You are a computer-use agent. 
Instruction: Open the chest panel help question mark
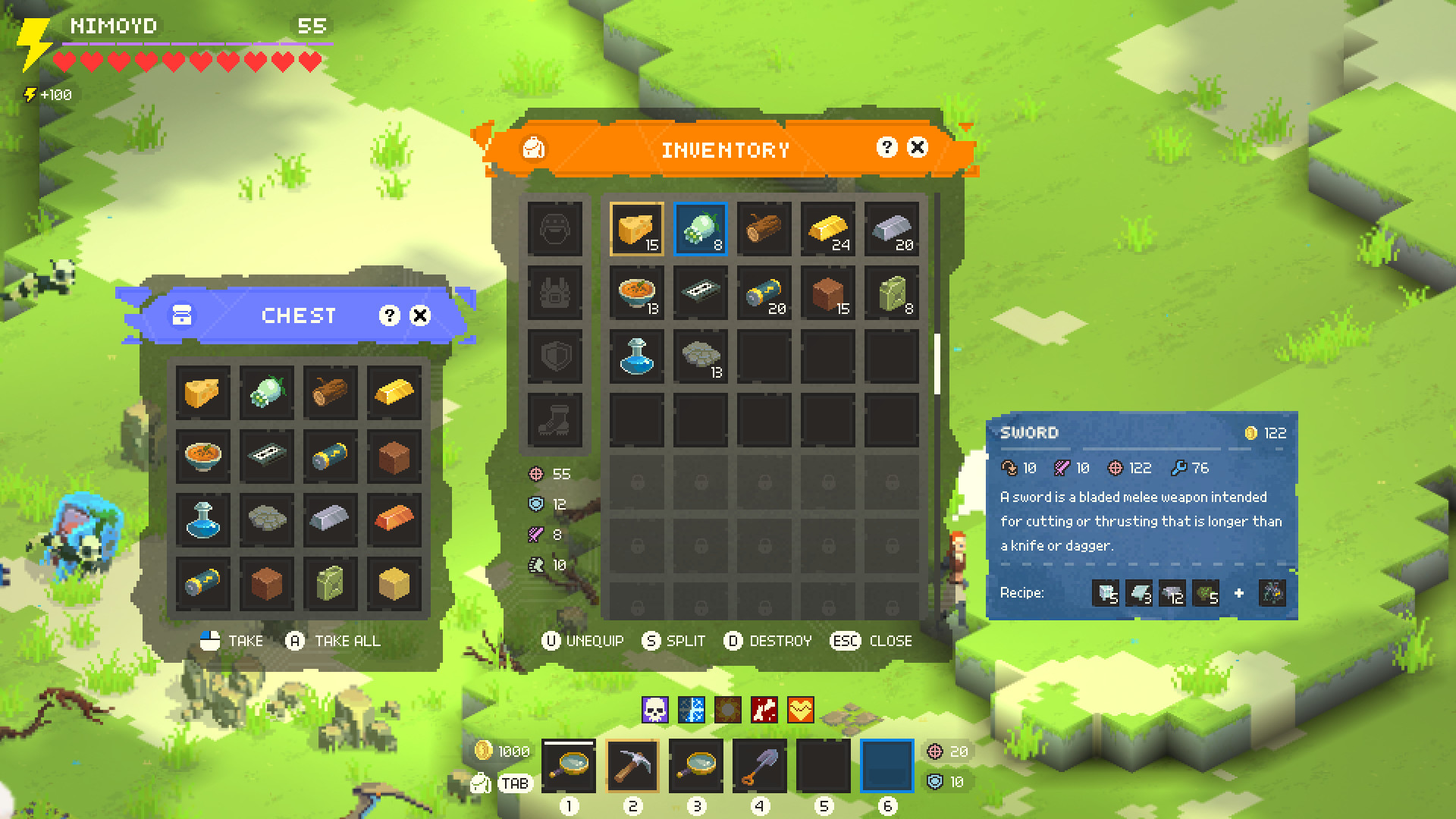(389, 315)
